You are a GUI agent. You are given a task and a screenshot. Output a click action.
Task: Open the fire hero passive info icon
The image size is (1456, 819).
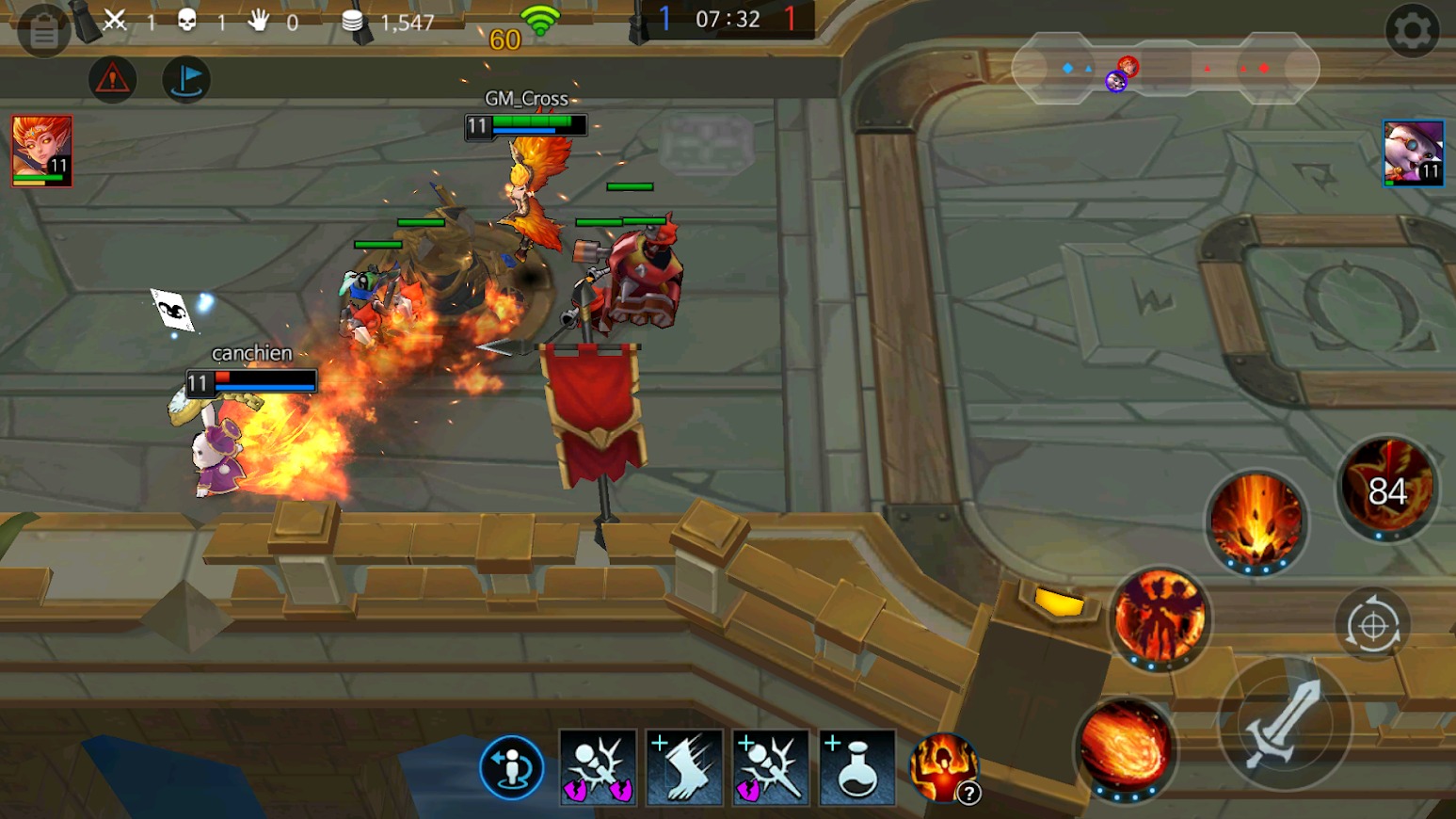tap(944, 768)
